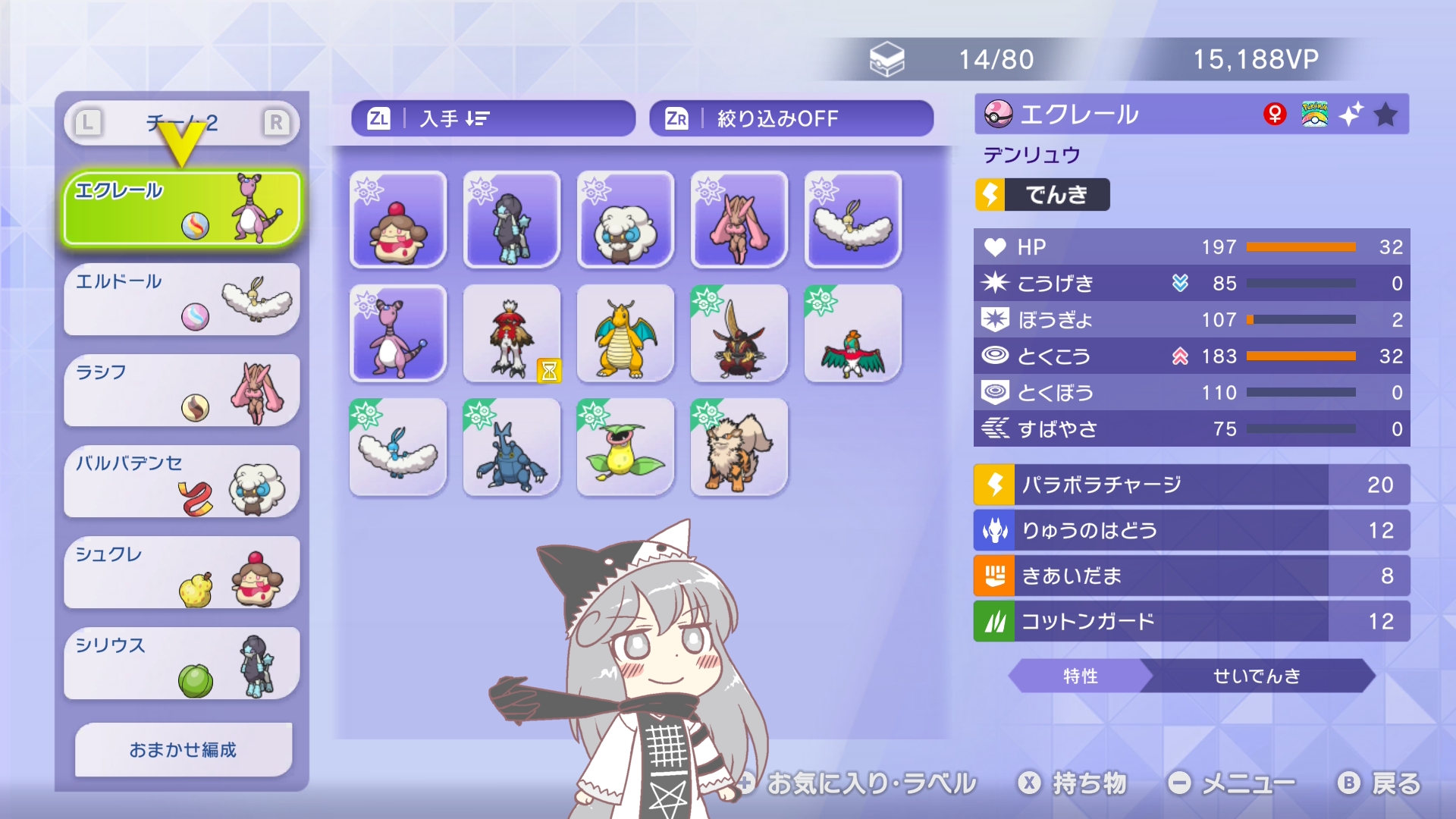Select the Pinsir box slot

(739, 334)
